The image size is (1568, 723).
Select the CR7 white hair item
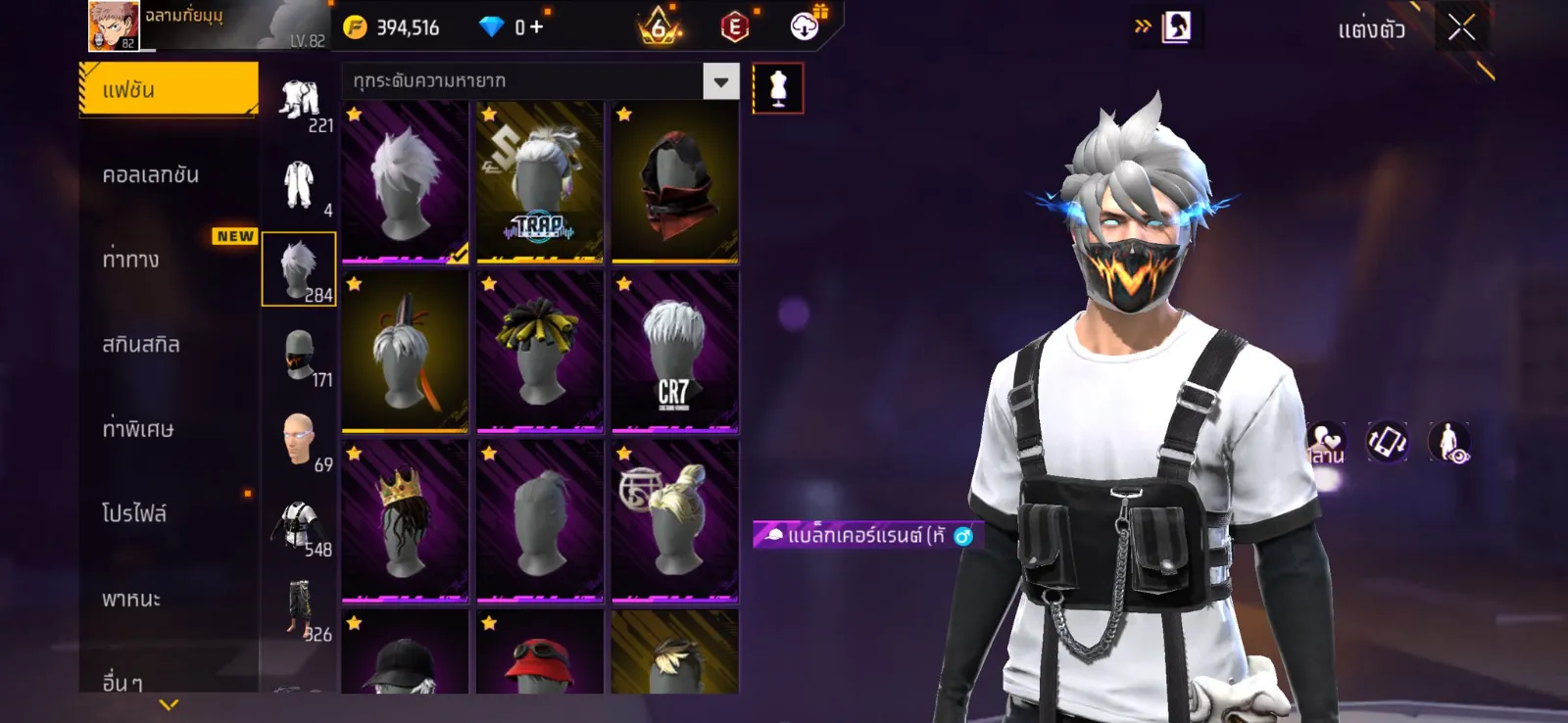[674, 352]
